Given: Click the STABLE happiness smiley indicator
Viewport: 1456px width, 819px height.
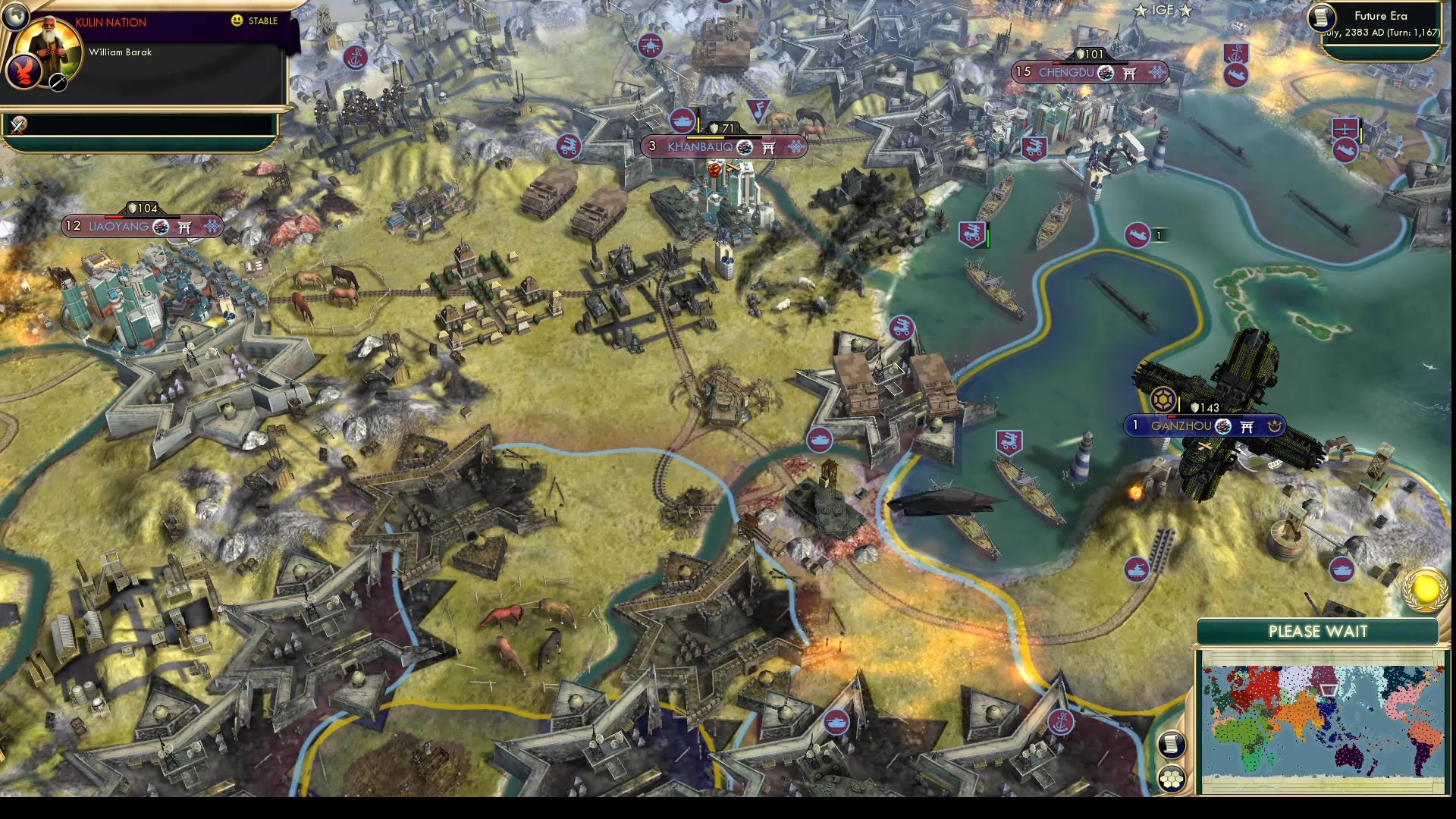Looking at the screenshot, I should 237,20.
